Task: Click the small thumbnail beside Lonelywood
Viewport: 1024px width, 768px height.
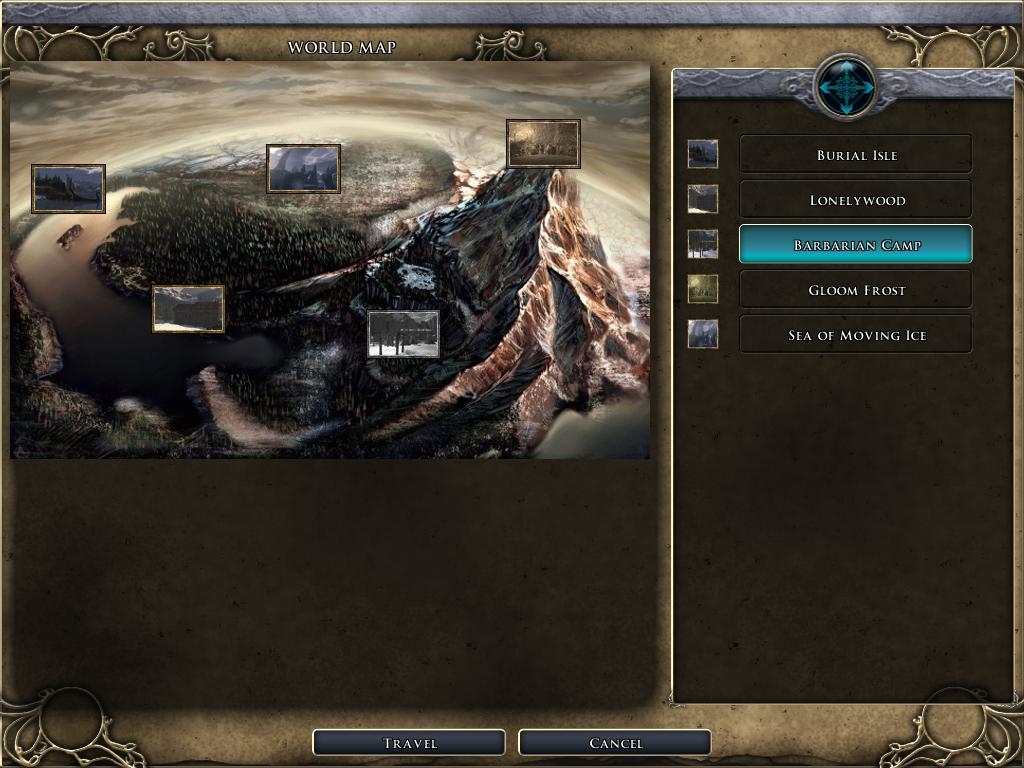Action: (x=703, y=199)
